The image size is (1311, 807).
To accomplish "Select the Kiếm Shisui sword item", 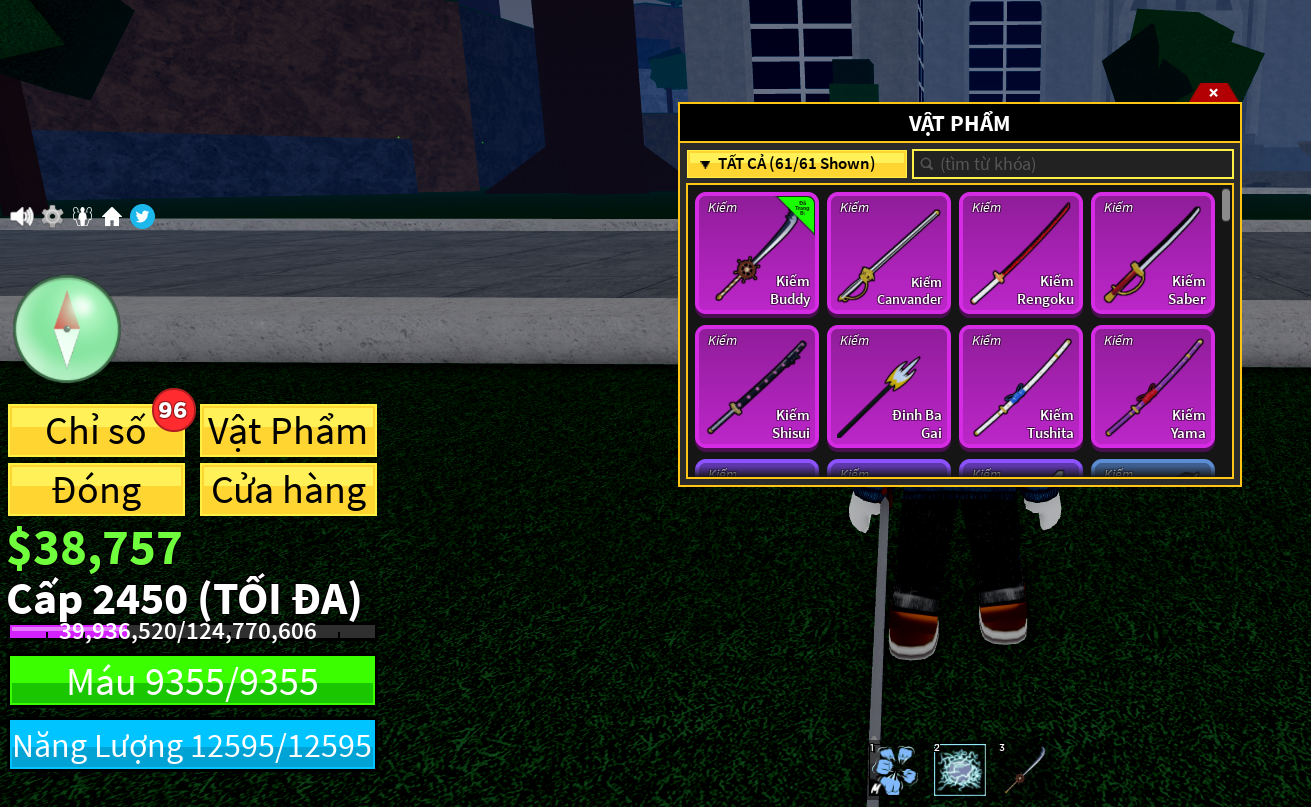I will [x=757, y=387].
